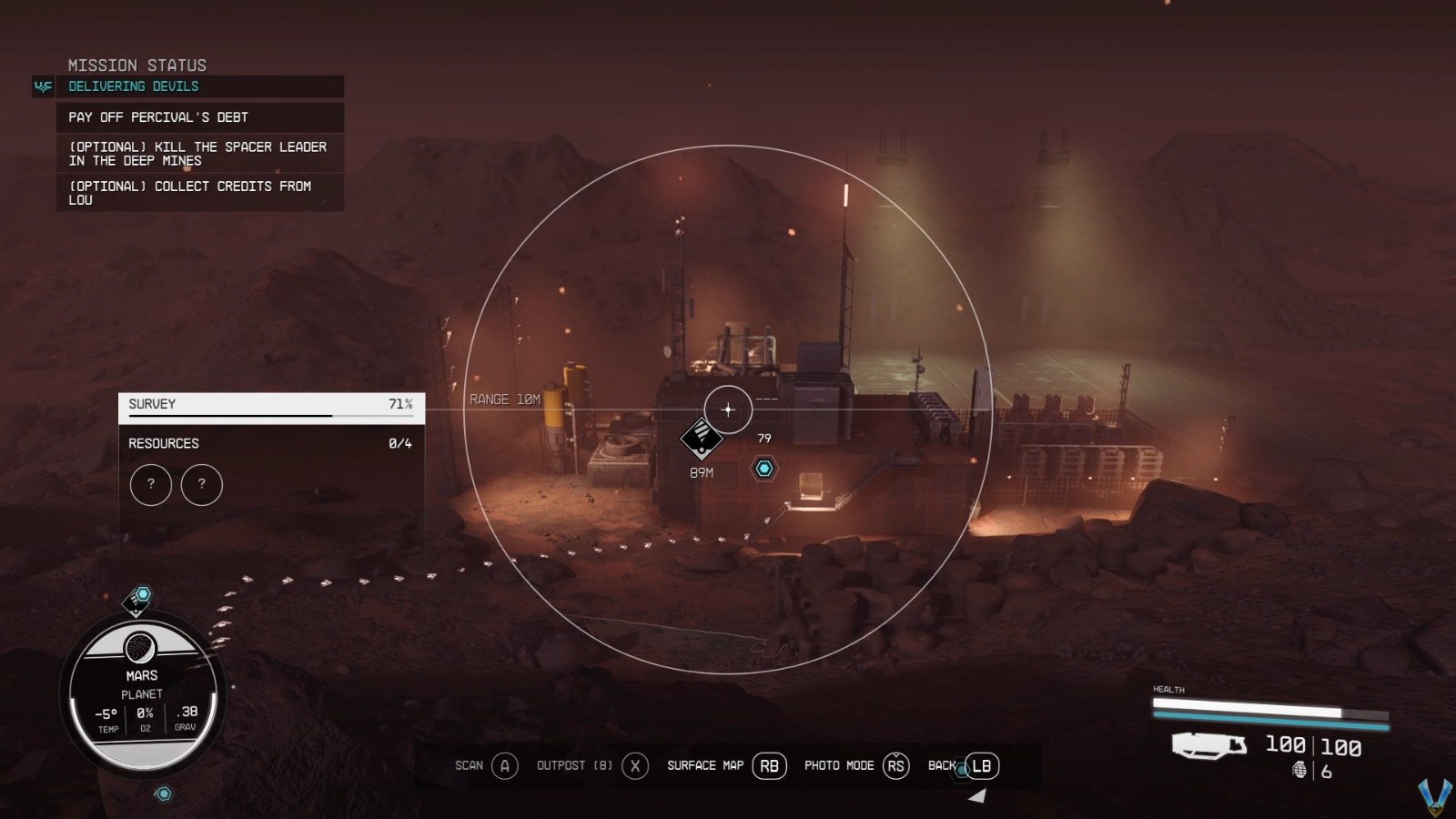
Task: Click the UC faction icon beside the mission
Action: coord(43,86)
